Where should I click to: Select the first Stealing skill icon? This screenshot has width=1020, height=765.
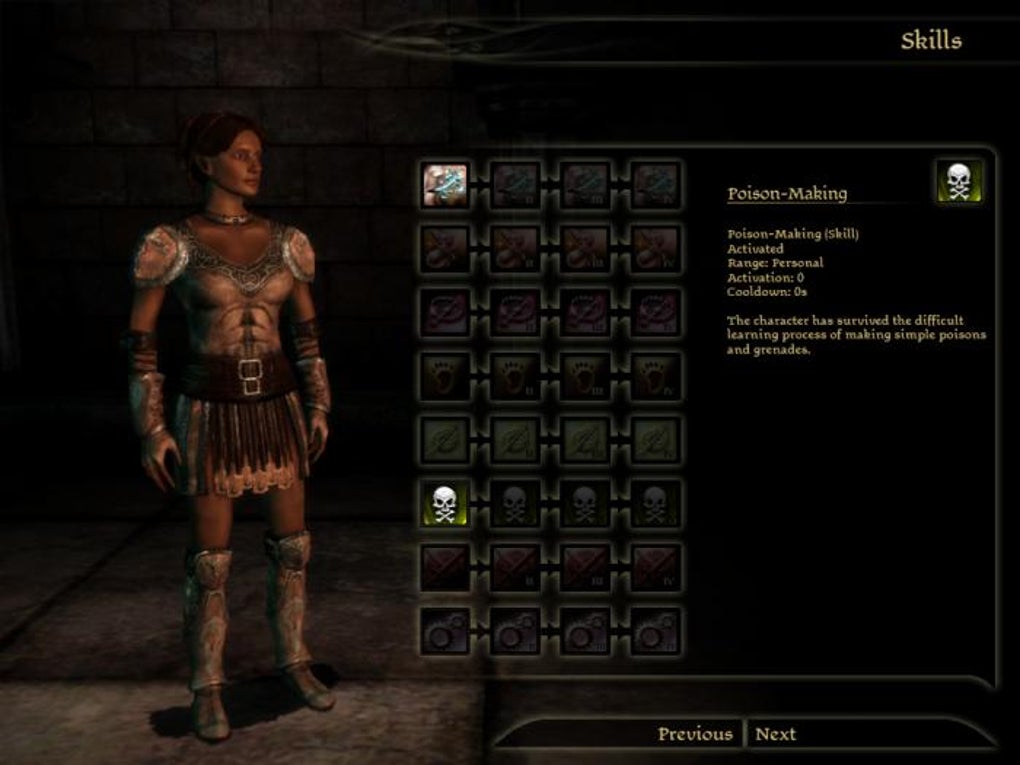point(445,248)
